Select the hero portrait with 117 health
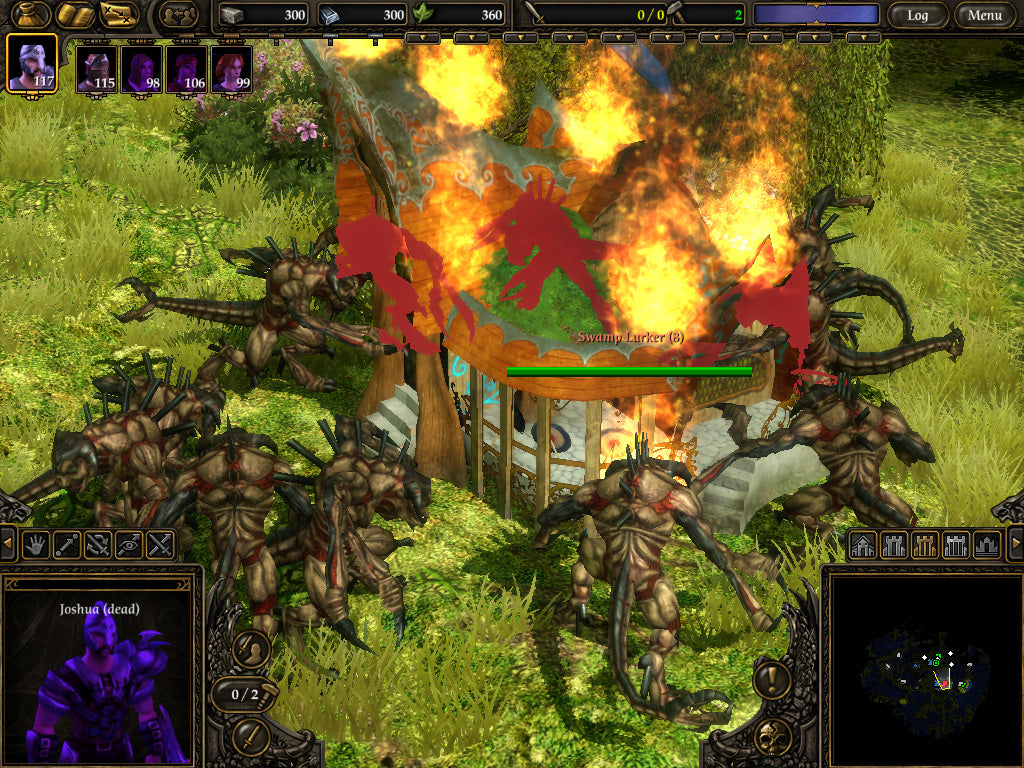1024x768 pixels. [x=32, y=63]
